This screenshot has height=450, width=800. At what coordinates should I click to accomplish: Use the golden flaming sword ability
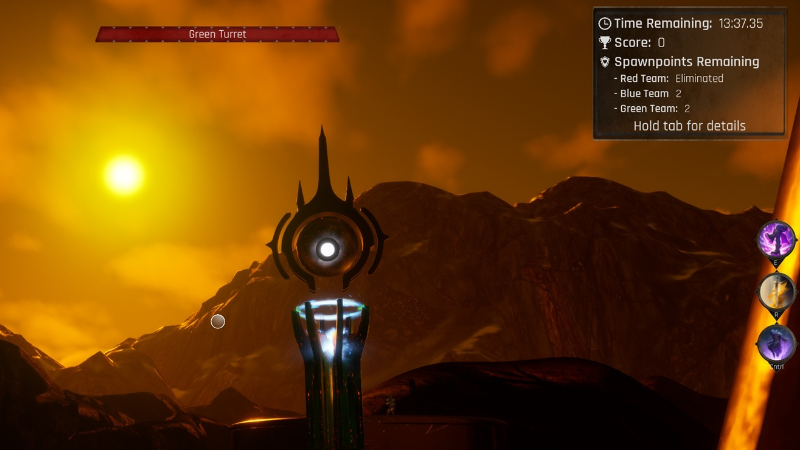[776, 292]
